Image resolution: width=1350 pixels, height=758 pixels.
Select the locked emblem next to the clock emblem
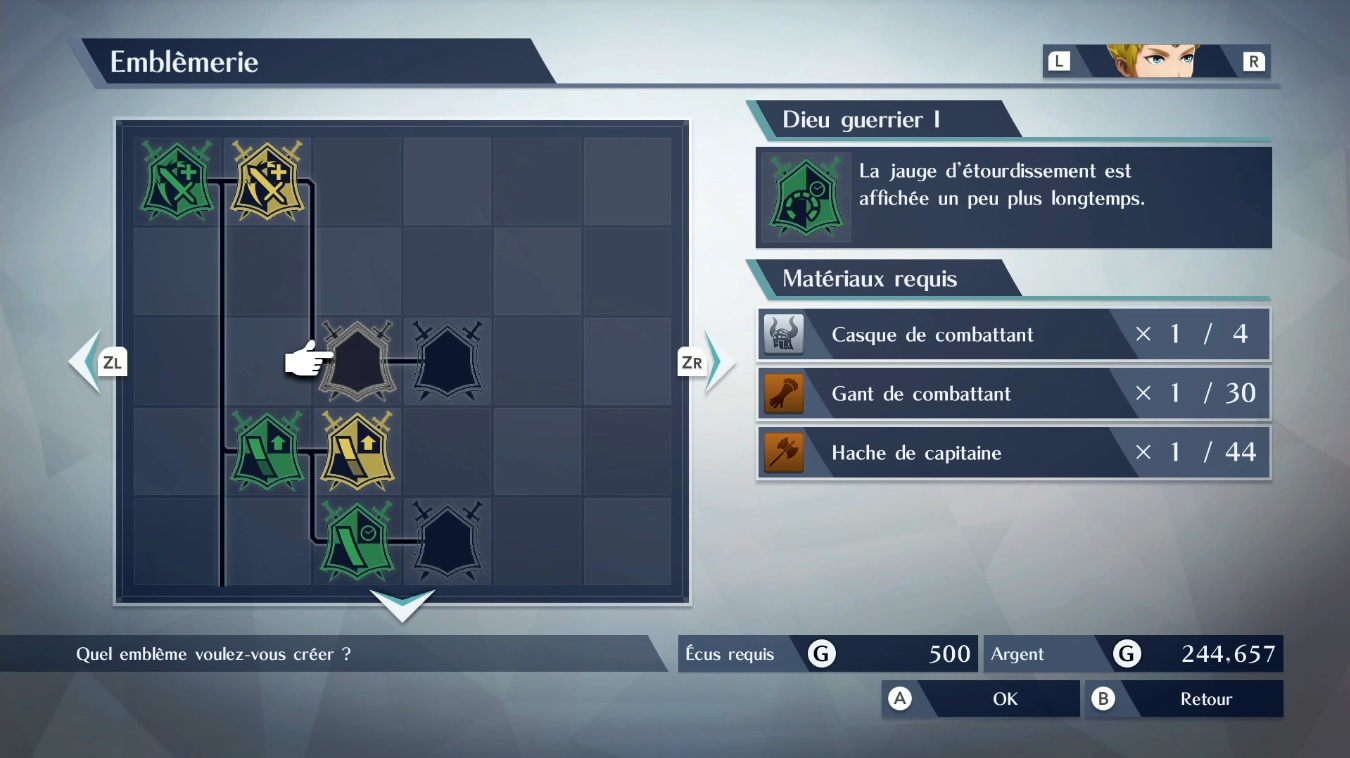tap(447, 541)
